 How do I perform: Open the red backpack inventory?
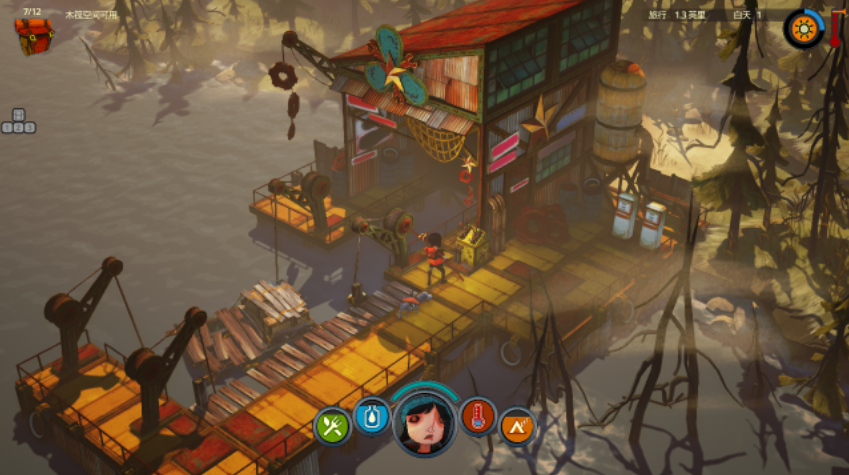coord(34,37)
